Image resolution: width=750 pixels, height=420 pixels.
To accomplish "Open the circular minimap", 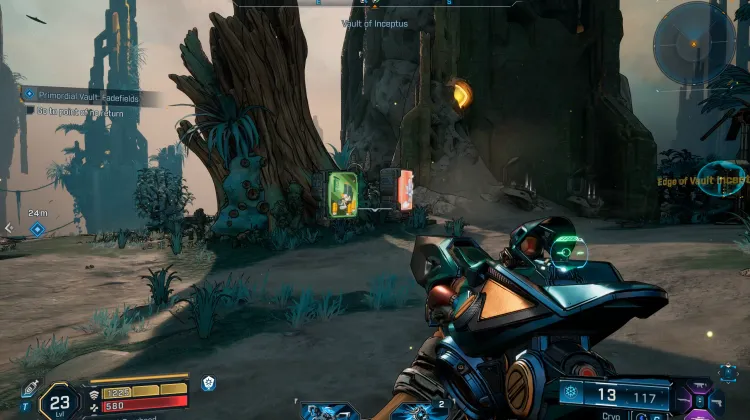I will click(694, 43).
